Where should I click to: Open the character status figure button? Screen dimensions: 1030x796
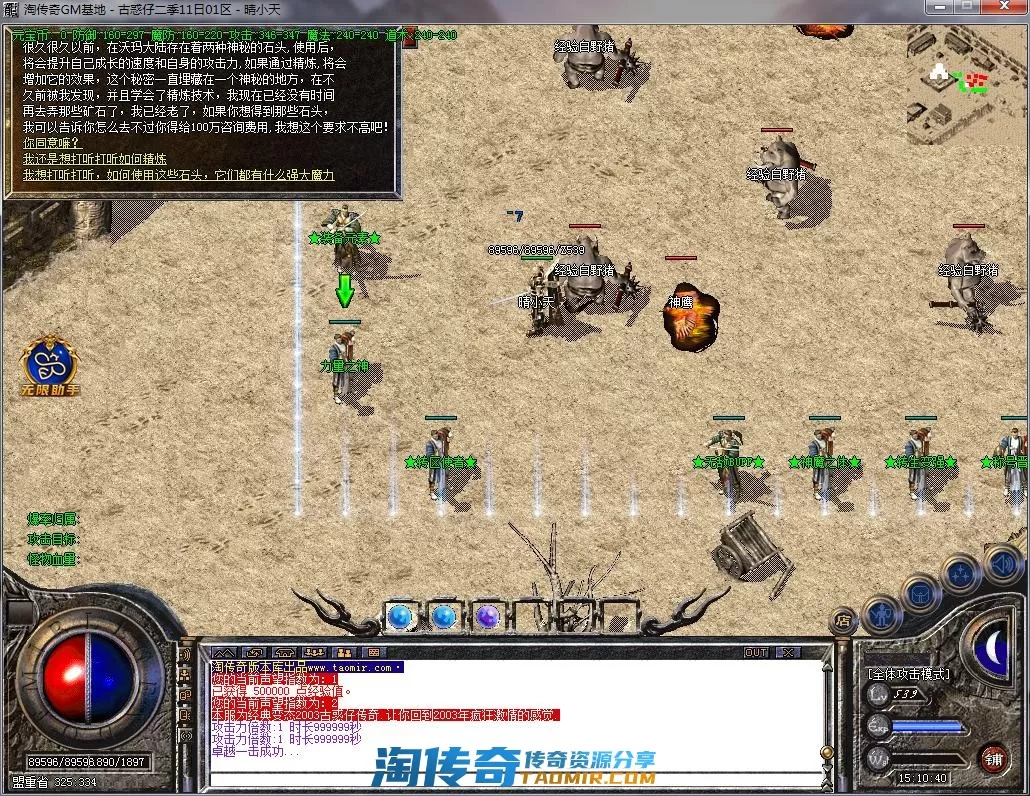[x=882, y=612]
